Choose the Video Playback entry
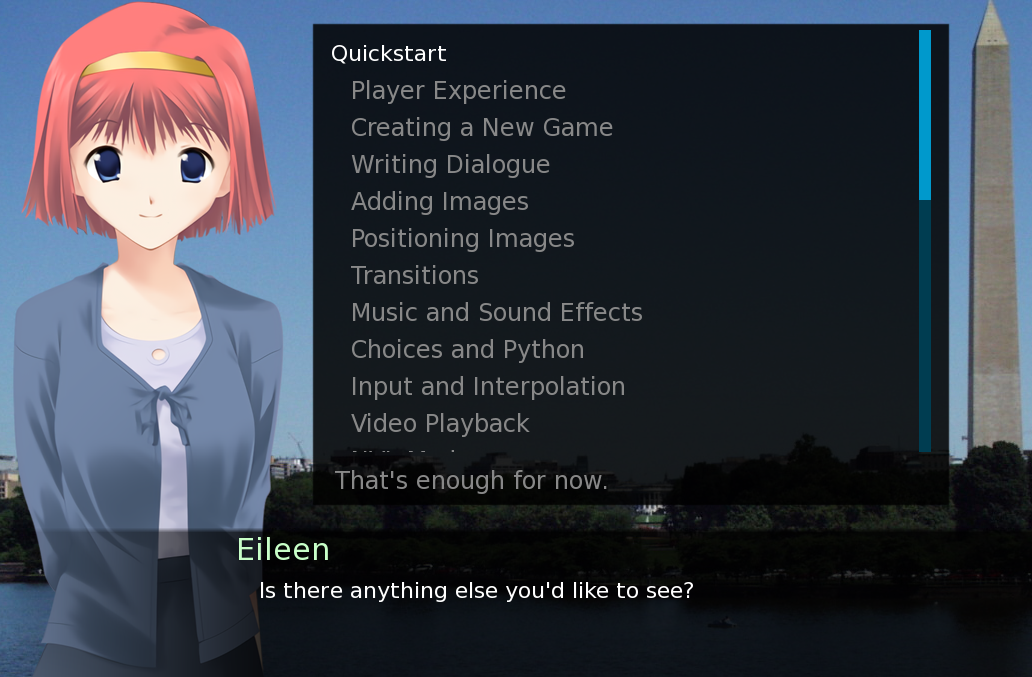This screenshot has width=1032, height=677. click(x=440, y=424)
